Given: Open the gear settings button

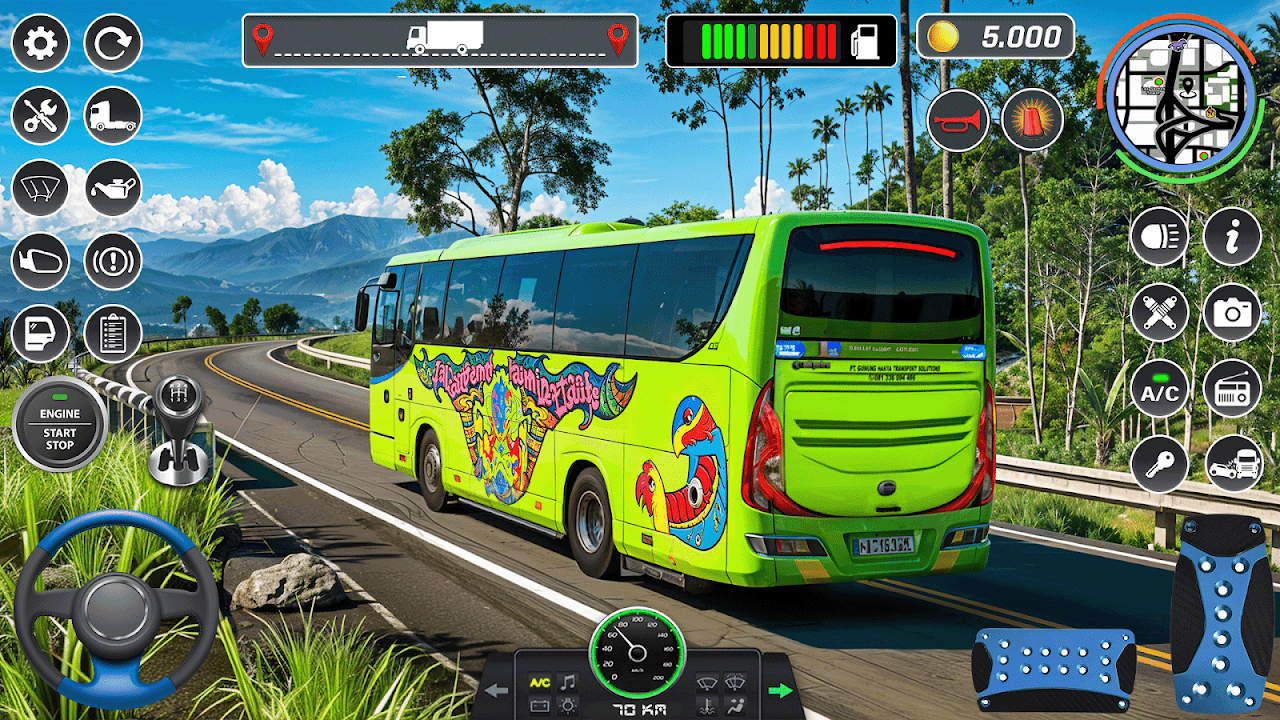Looking at the screenshot, I should (x=40, y=43).
